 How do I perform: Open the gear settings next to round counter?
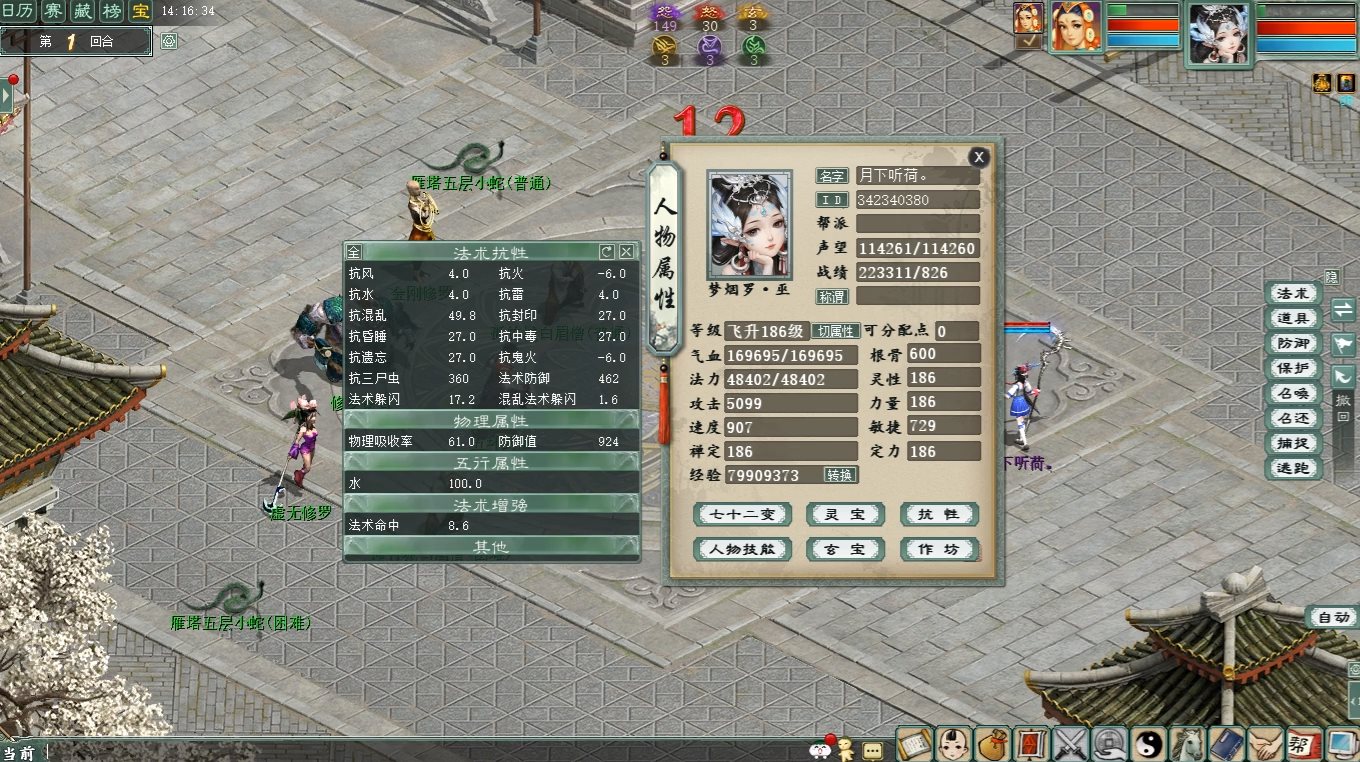169,41
